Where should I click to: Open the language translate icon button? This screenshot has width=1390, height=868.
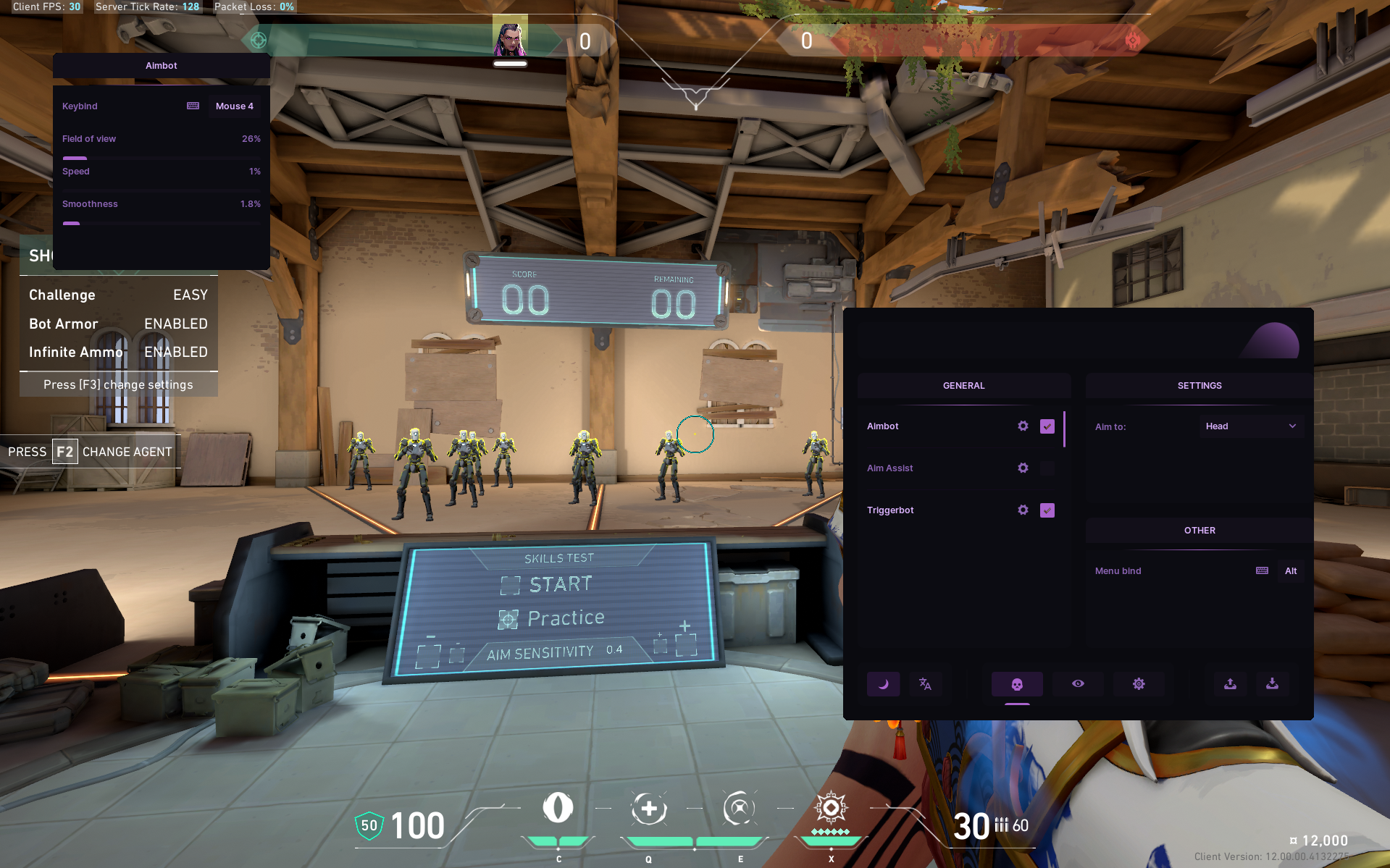pyautogui.click(x=925, y=684)
